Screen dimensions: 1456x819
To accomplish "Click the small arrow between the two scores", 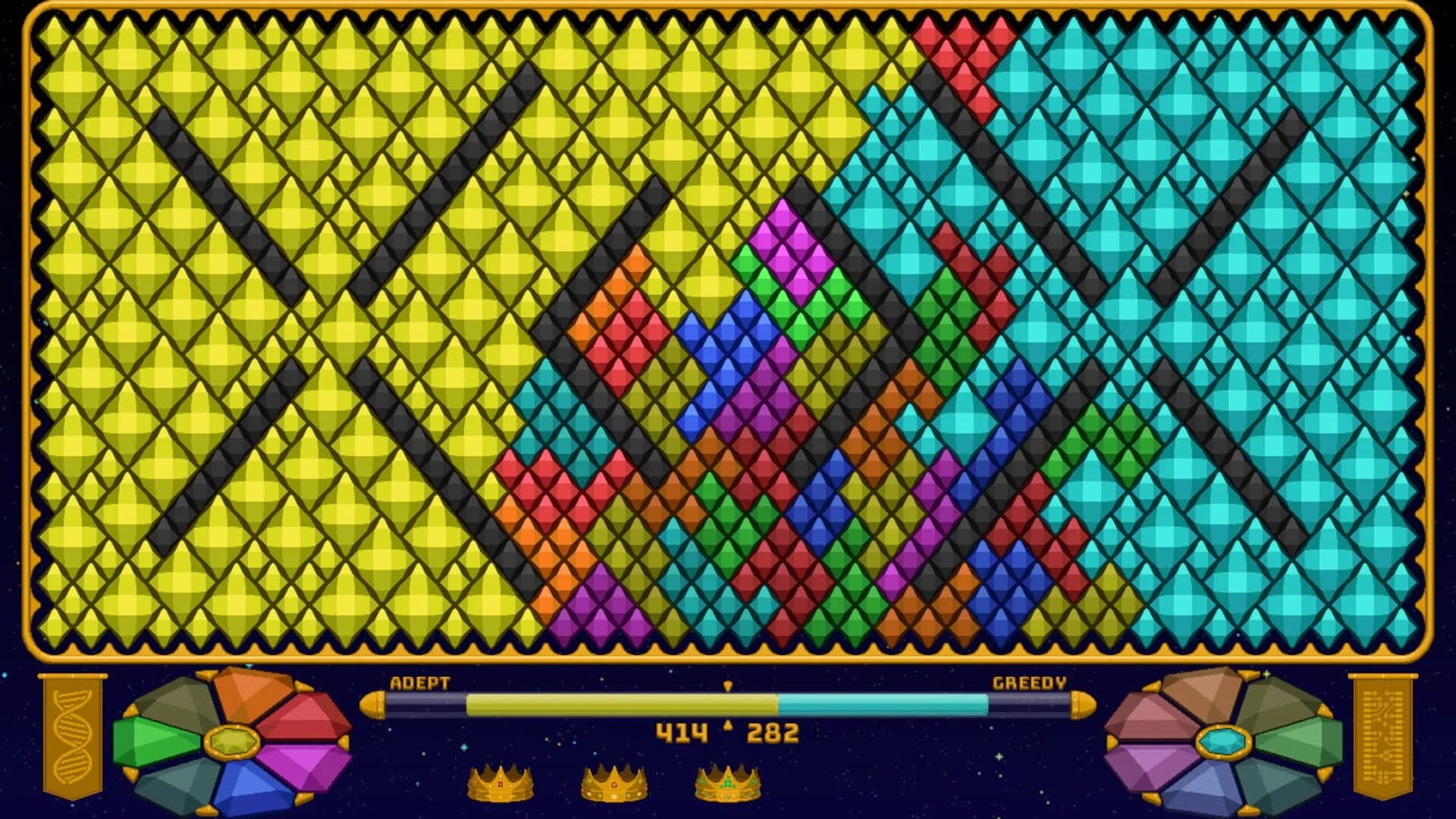I will coord(728,724).
